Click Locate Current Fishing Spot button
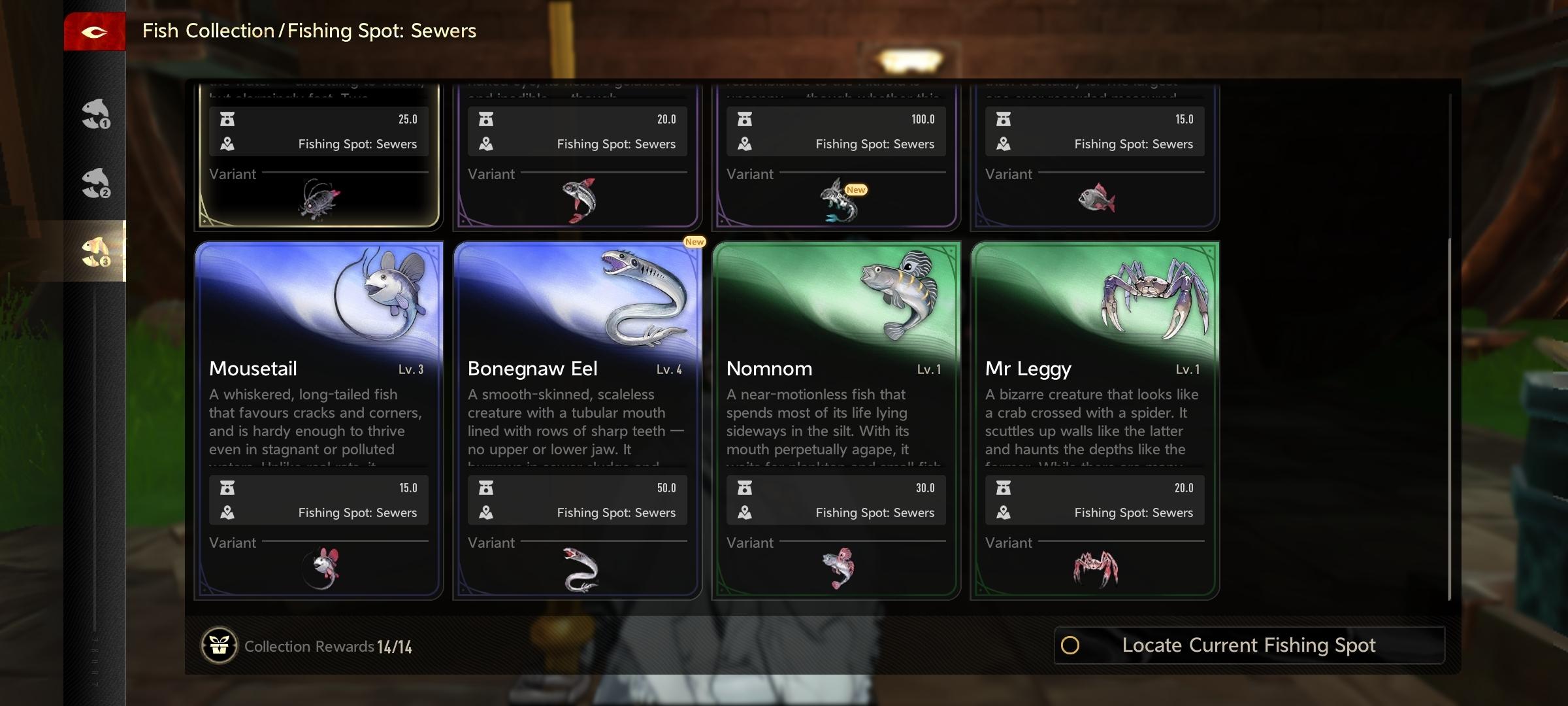The height and width of the screenshot is (706, 1568). point(1249,645)
